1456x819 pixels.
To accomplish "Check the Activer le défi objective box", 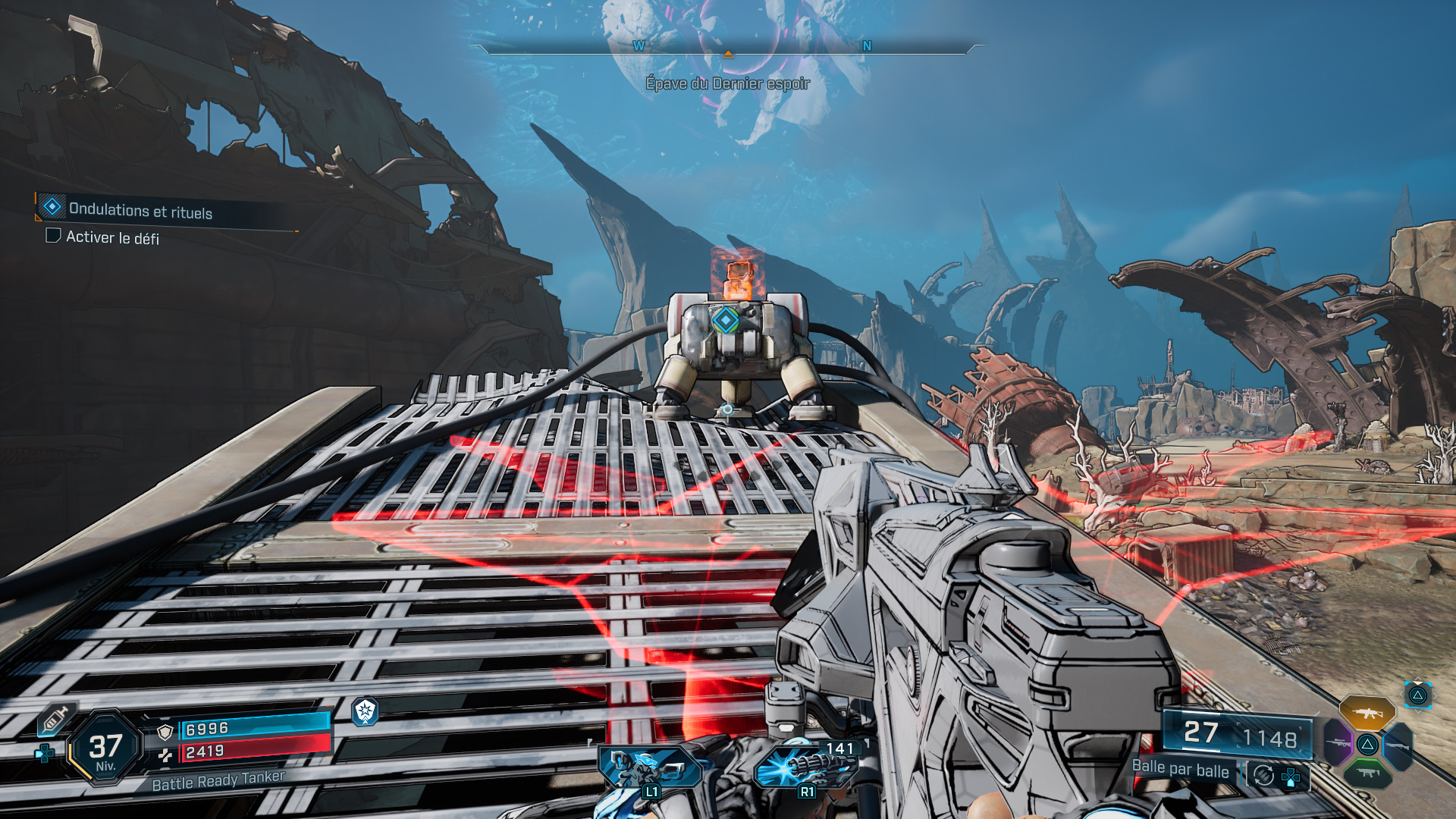I will pos(53,236).
